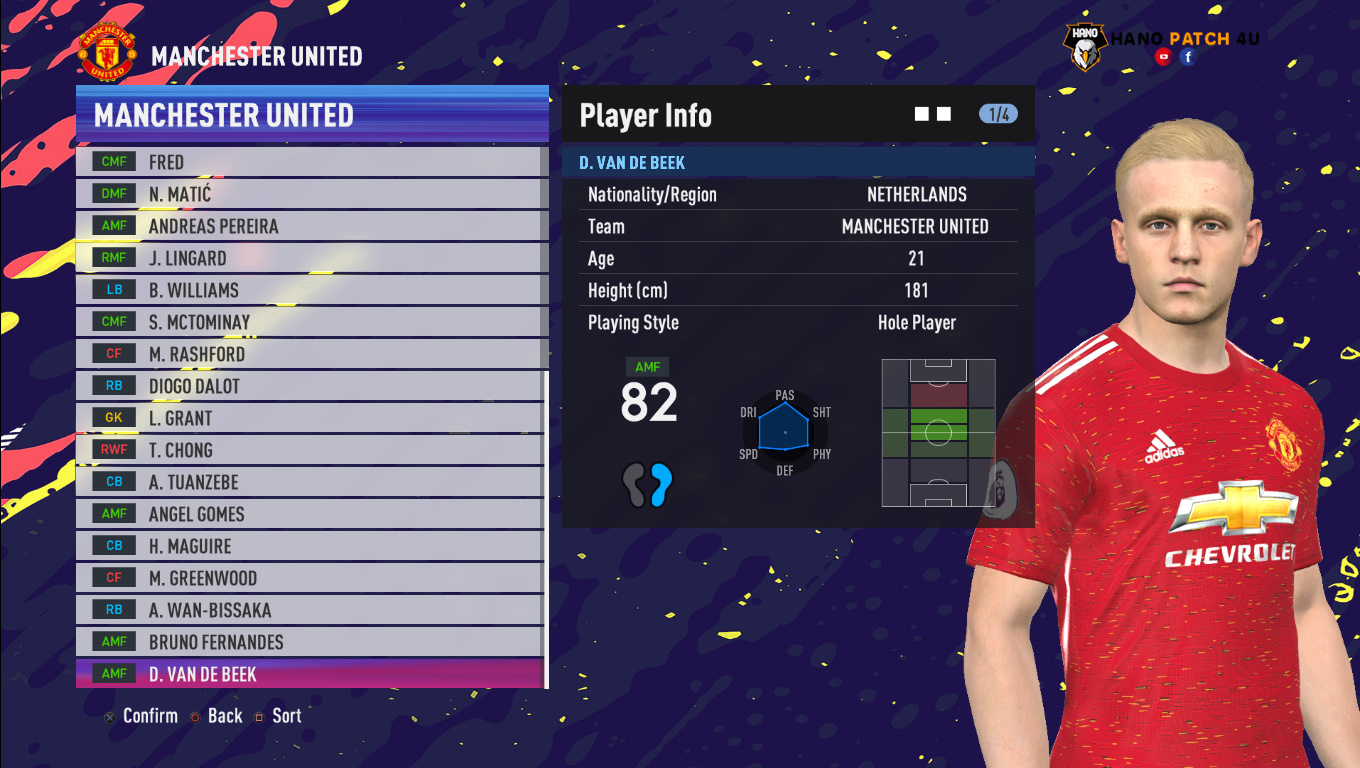Select Andreas Pereira row
The image size is (1360, 768).
(x=310, y=226)
